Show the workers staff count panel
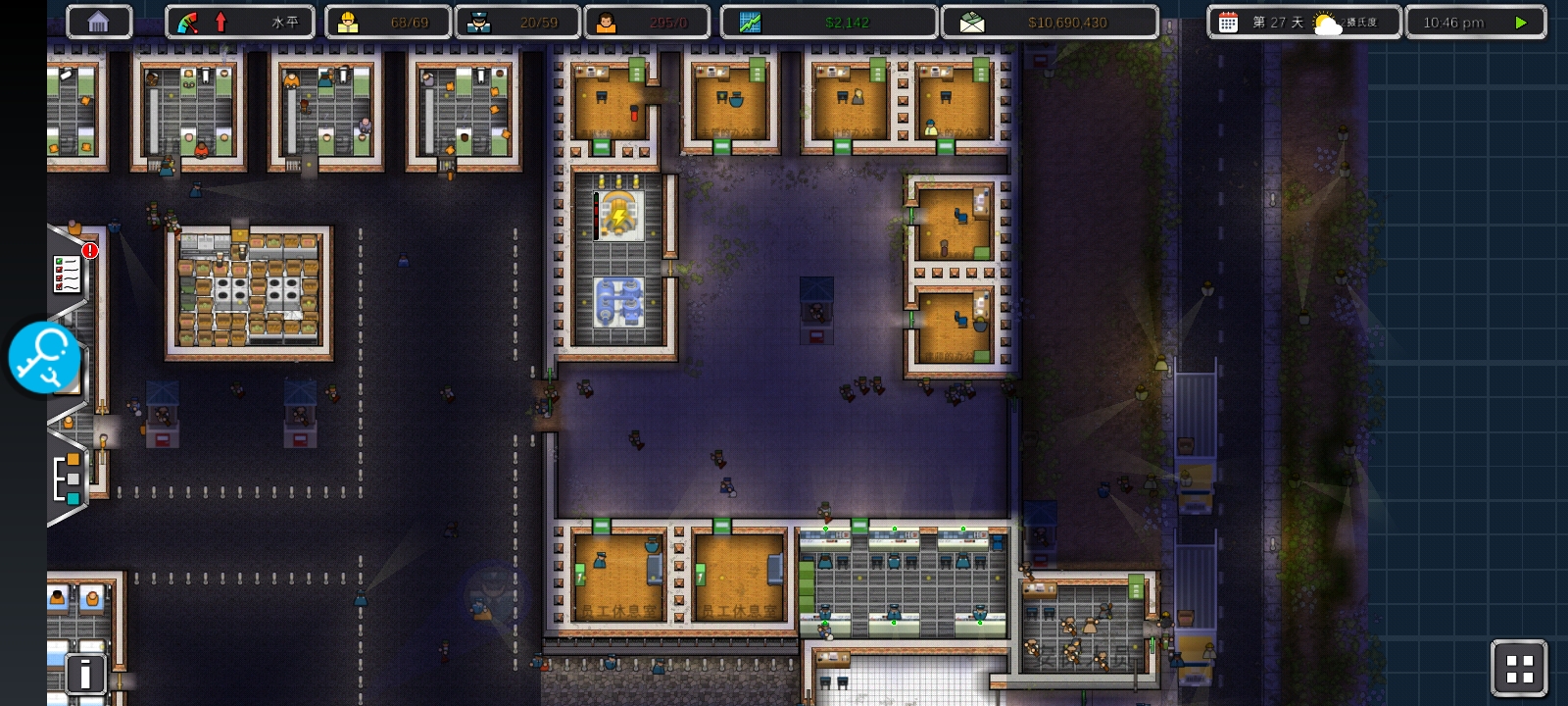Viewport: 1568px width, 706px height. pyautogui.click(x=388, y=22)
